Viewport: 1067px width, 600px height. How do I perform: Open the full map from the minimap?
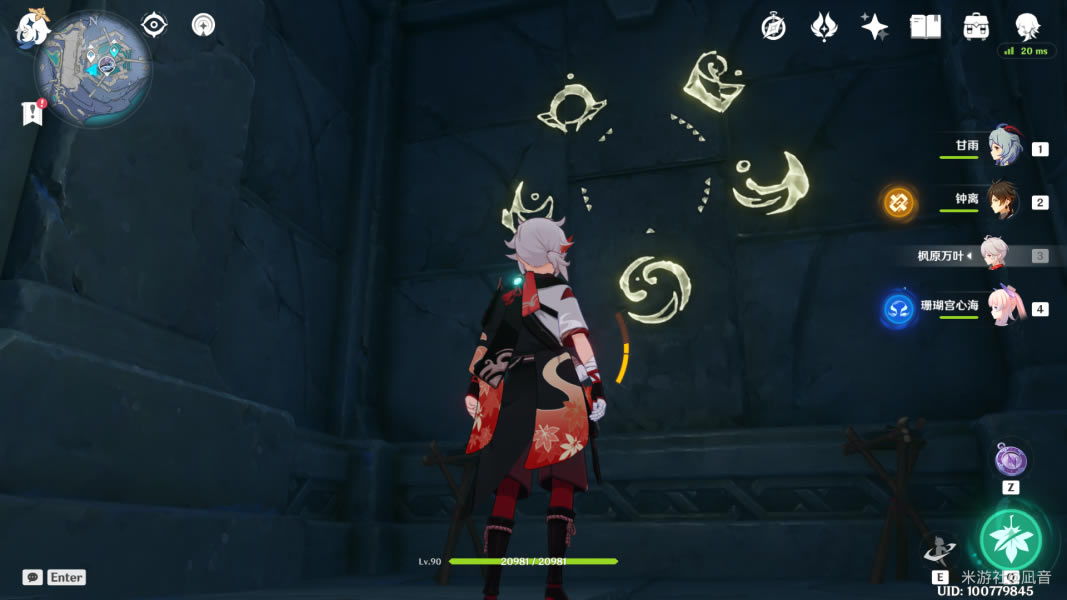point(92,68)
